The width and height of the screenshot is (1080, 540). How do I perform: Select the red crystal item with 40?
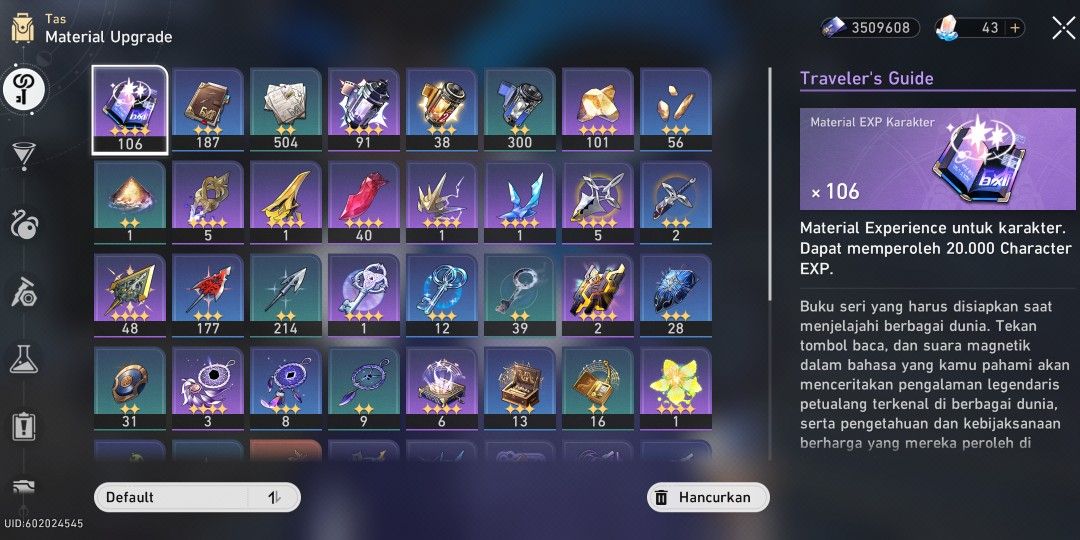pyautogui.click(x=364, y=202)
